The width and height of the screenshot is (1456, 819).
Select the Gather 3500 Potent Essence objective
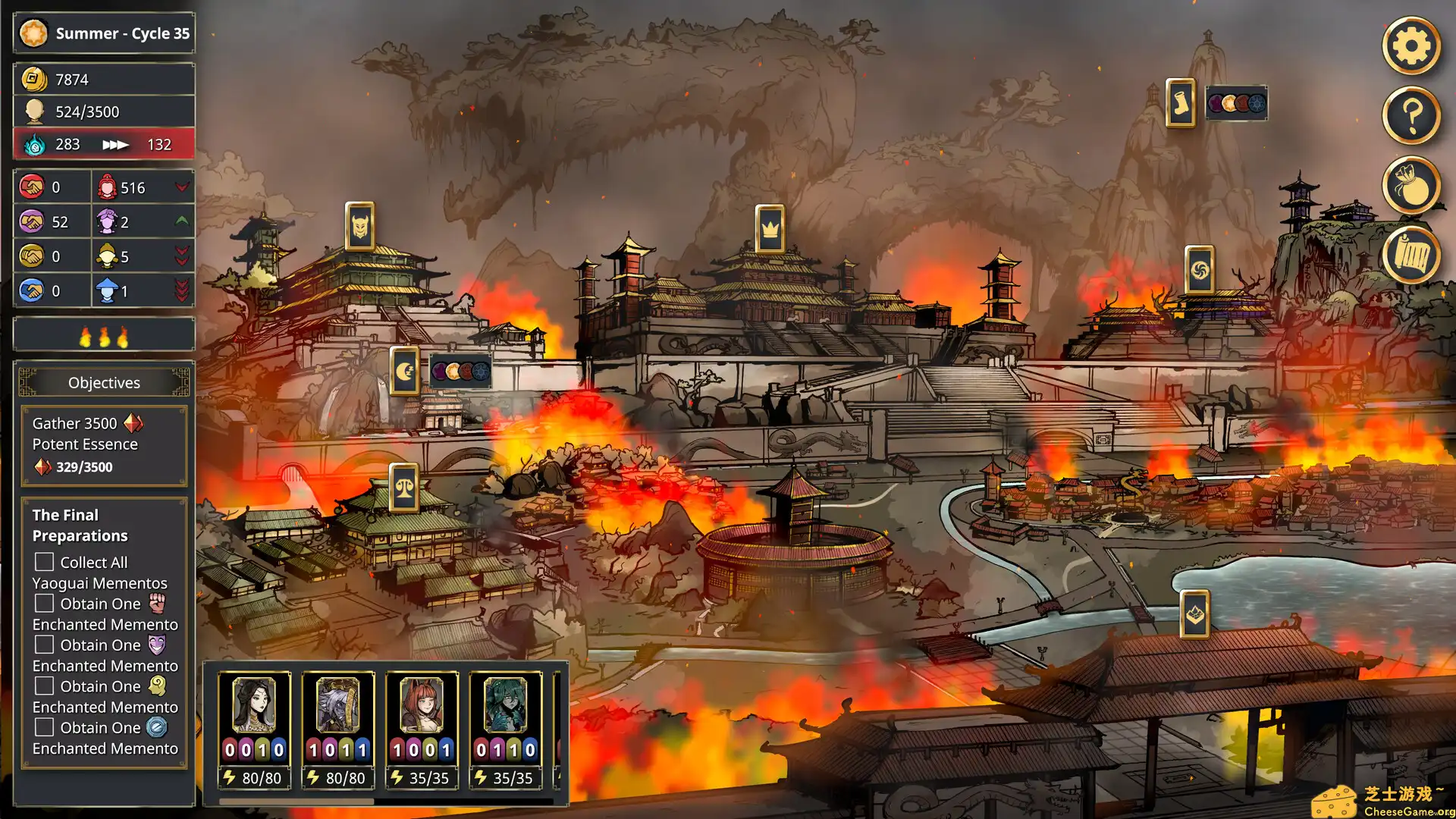tap(104, 445)
